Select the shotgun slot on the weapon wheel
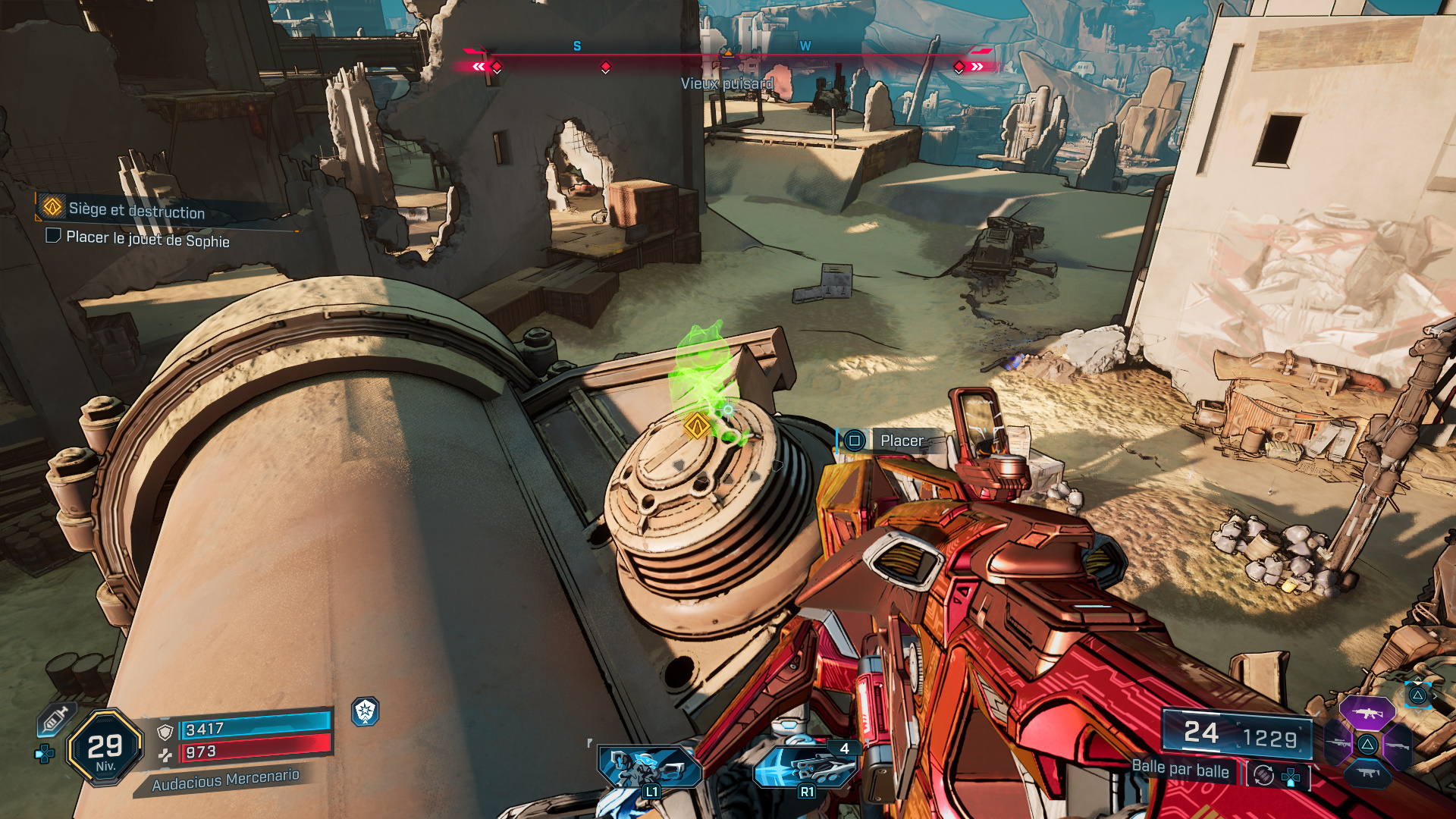This screenshot has height=819, width=1456. (1397, 745)
